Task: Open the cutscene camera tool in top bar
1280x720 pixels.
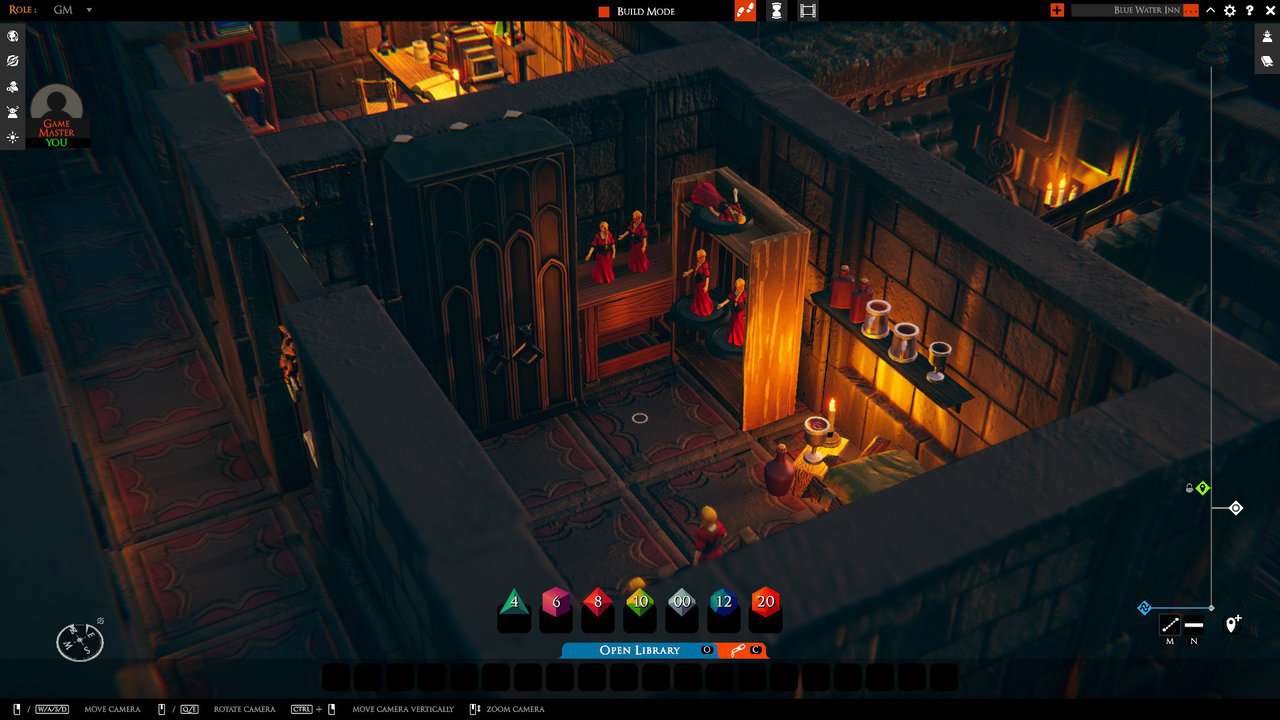Action: point(806,11)
